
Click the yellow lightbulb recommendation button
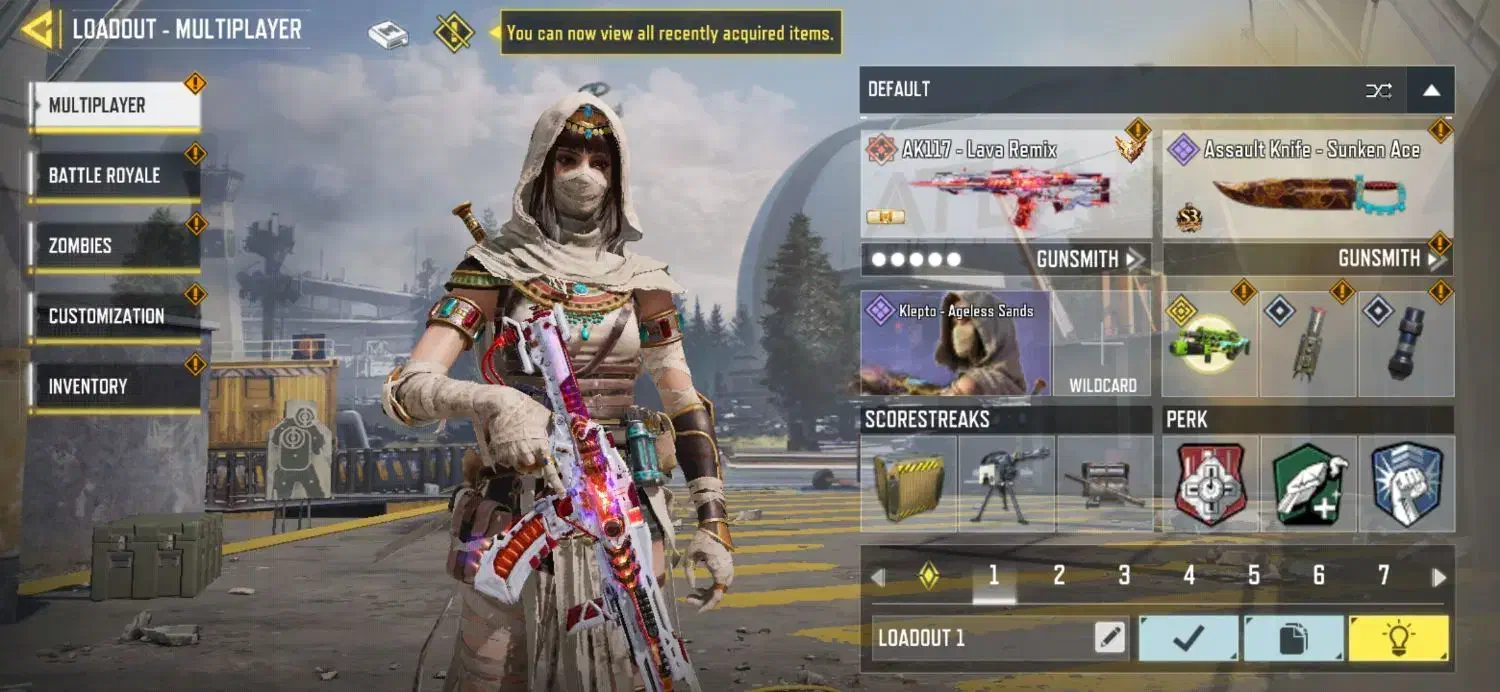(x=1398, y=637)
